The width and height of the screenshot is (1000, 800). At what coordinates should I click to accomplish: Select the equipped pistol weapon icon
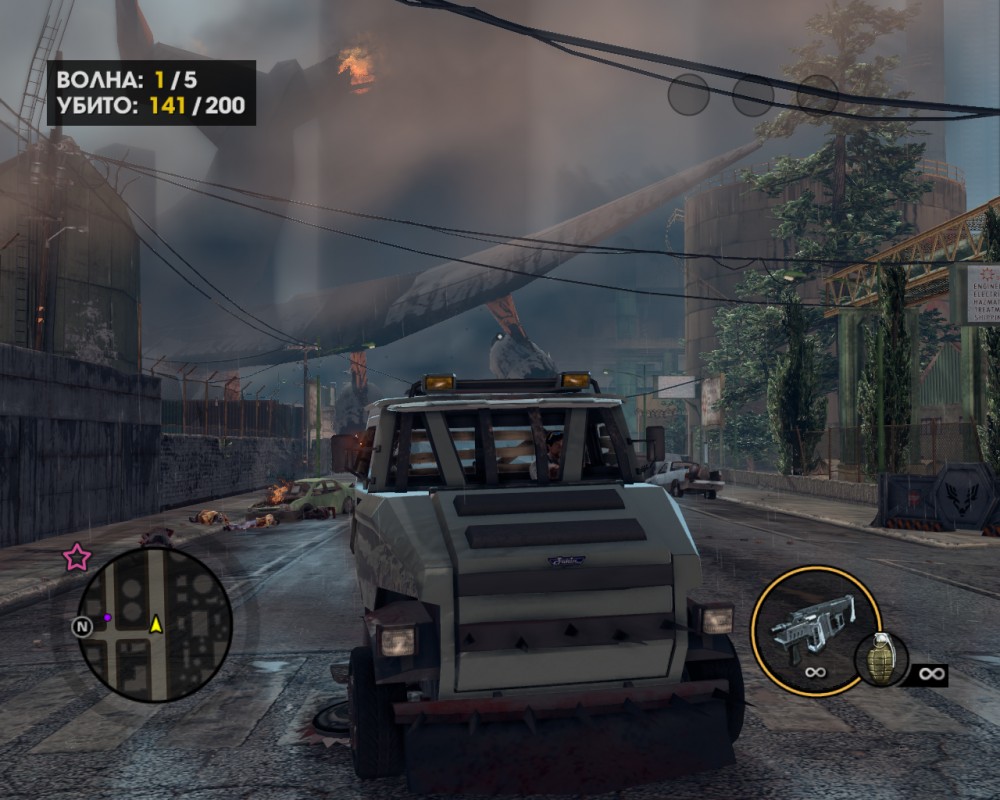point(812,622)
